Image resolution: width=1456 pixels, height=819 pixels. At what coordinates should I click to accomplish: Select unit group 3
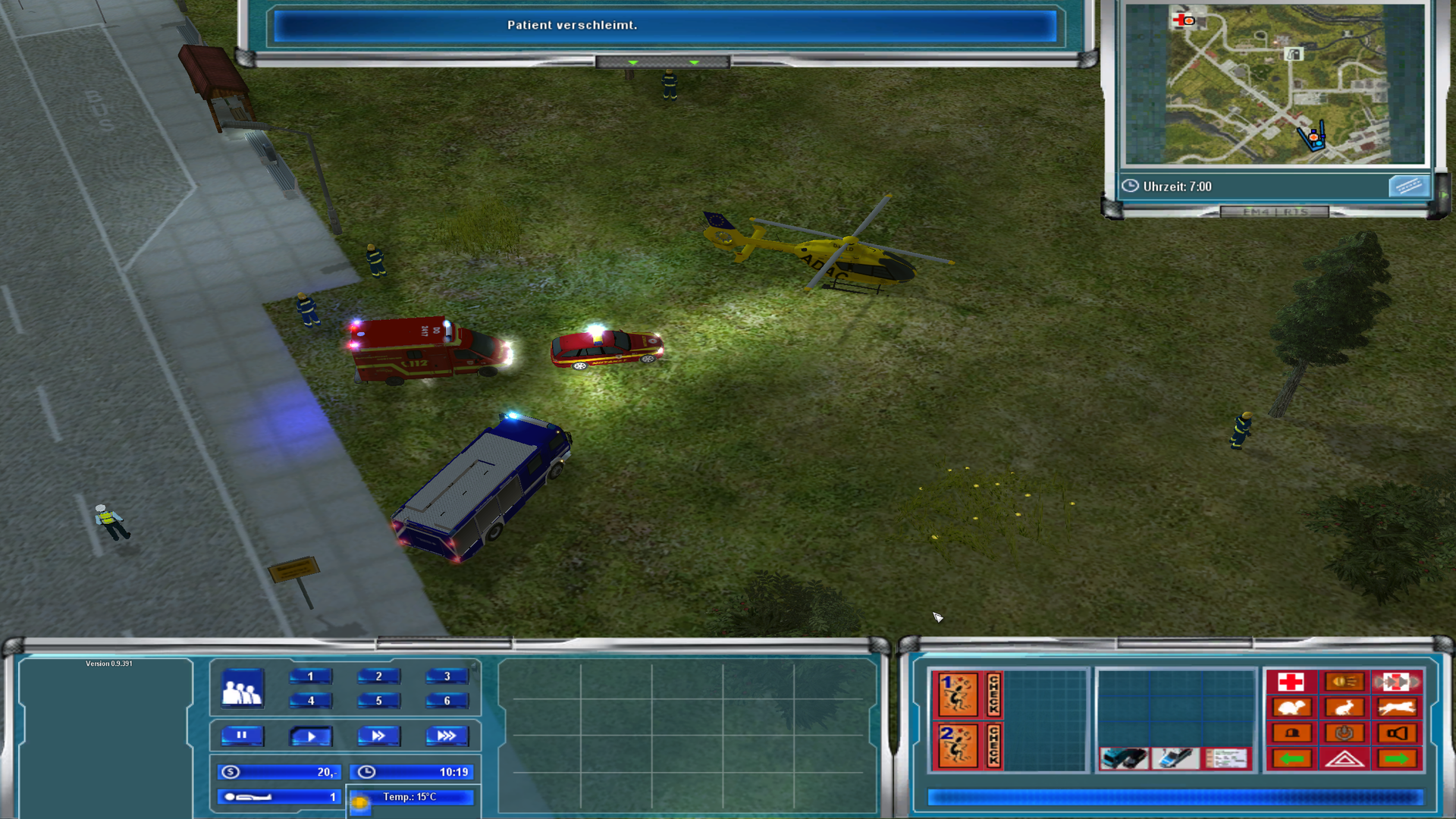tap(447, 676)
